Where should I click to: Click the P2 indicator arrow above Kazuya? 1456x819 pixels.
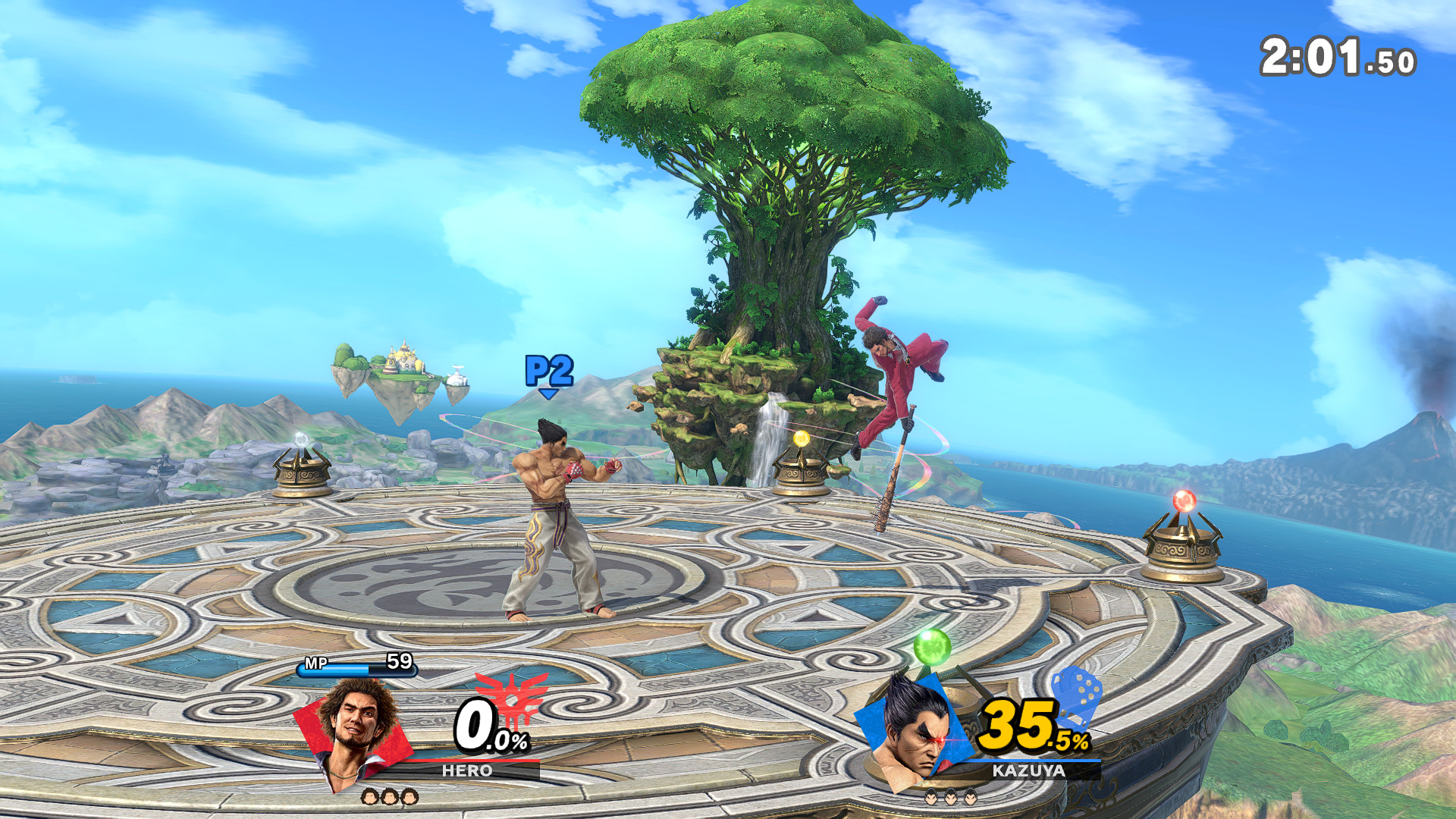[x=548, y=369]
